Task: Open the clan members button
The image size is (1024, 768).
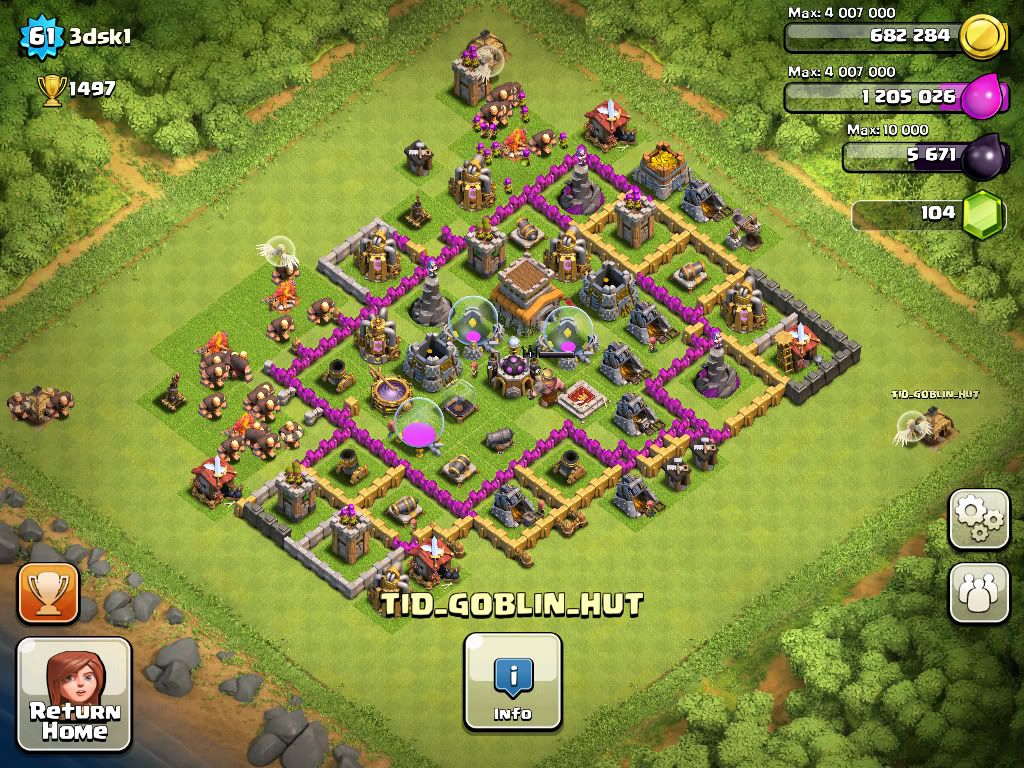Action: pyautogui.click(x=978, y=592)
